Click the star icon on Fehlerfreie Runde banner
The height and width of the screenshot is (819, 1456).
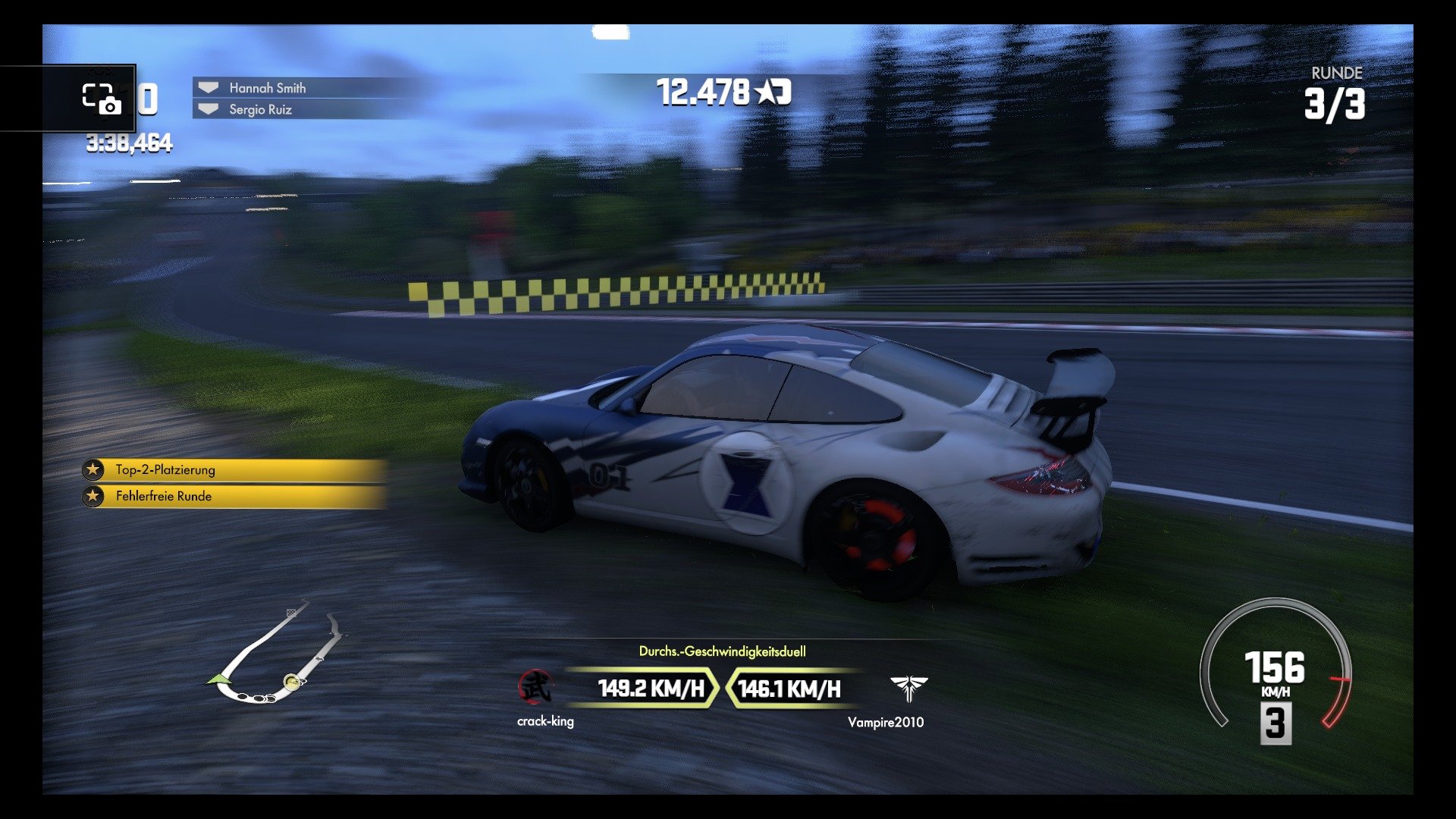point(93,497)
